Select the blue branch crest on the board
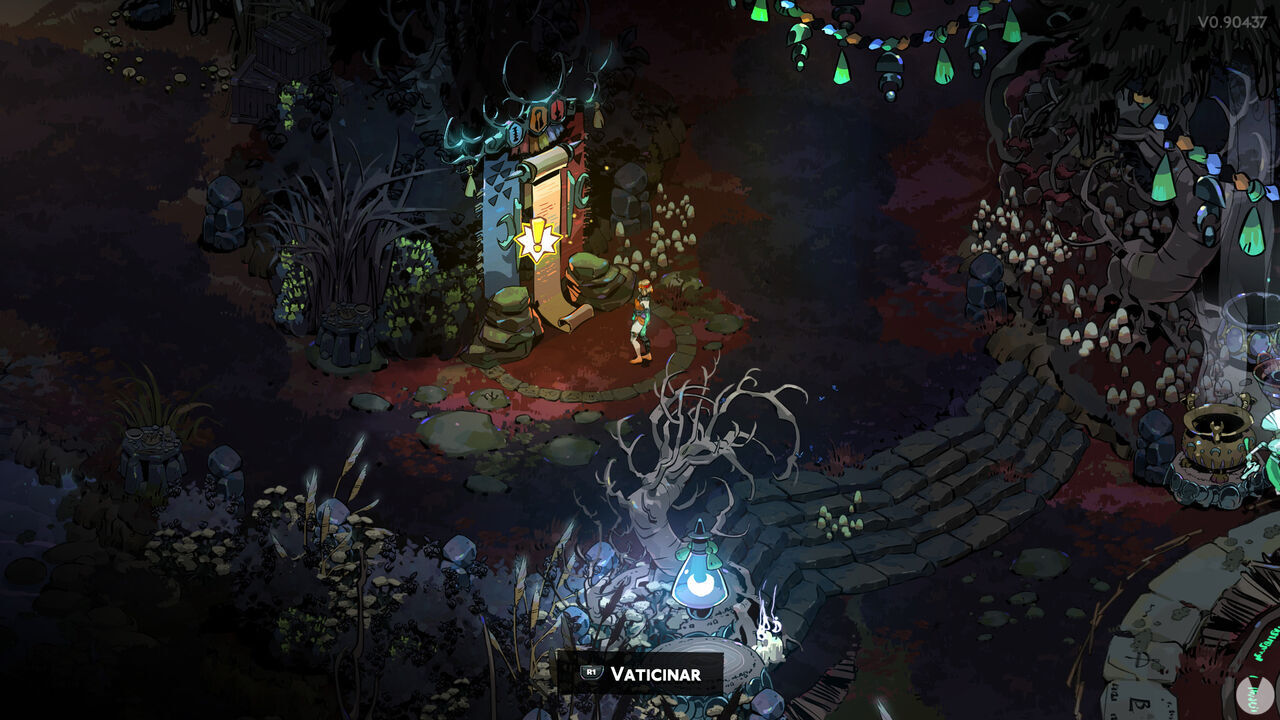 [x=515, y=132]
